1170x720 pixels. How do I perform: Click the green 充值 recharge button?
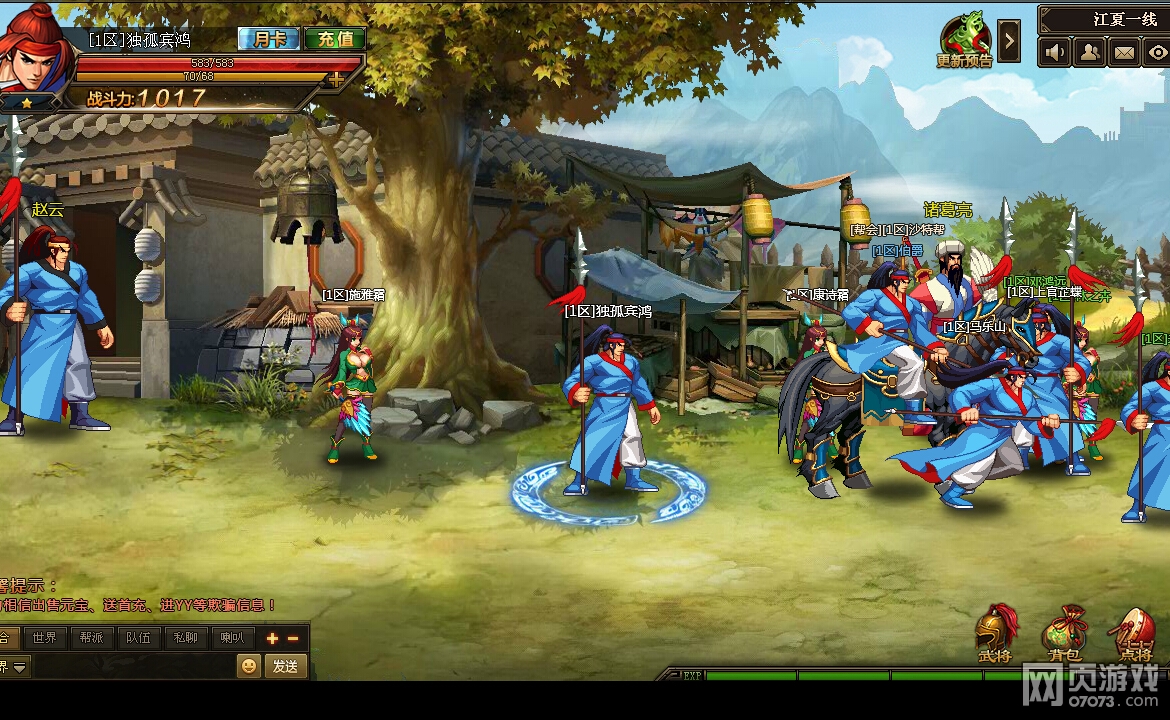tap(335, 39)
